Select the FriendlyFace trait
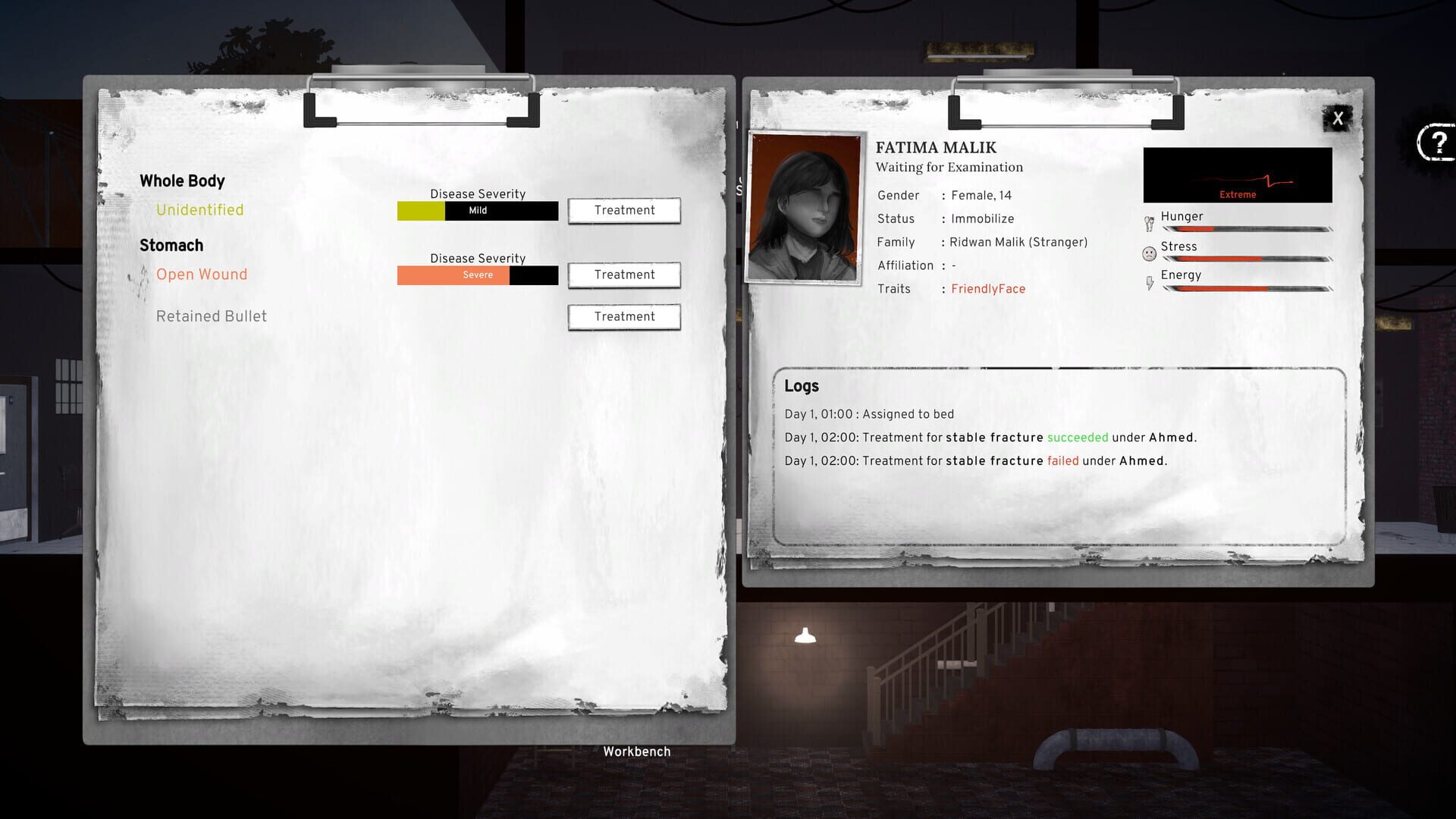The width and height of the screenshot is (1456, 819). [987, 289]
